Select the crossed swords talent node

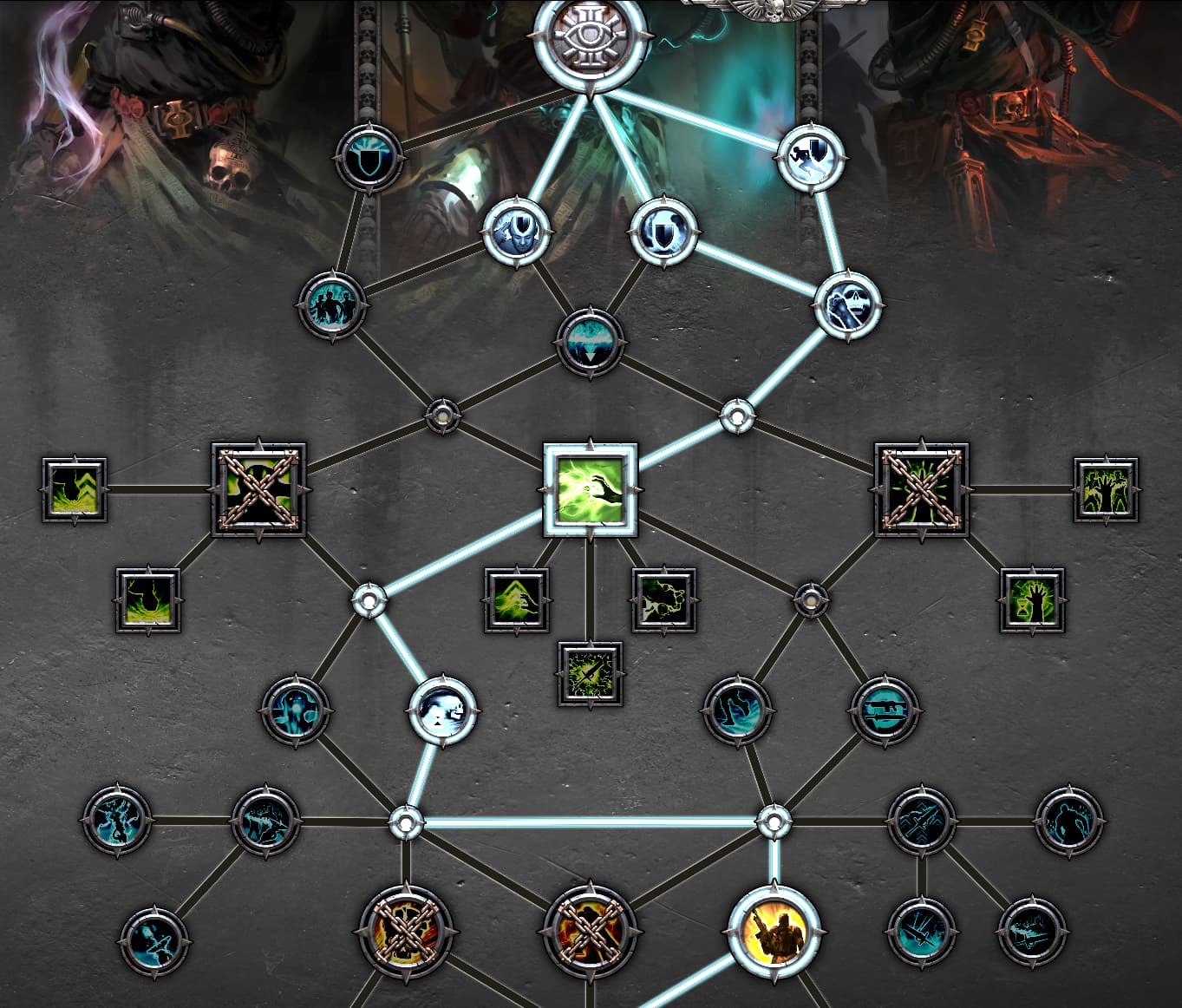pyautogui.click(x=922, y=821)
